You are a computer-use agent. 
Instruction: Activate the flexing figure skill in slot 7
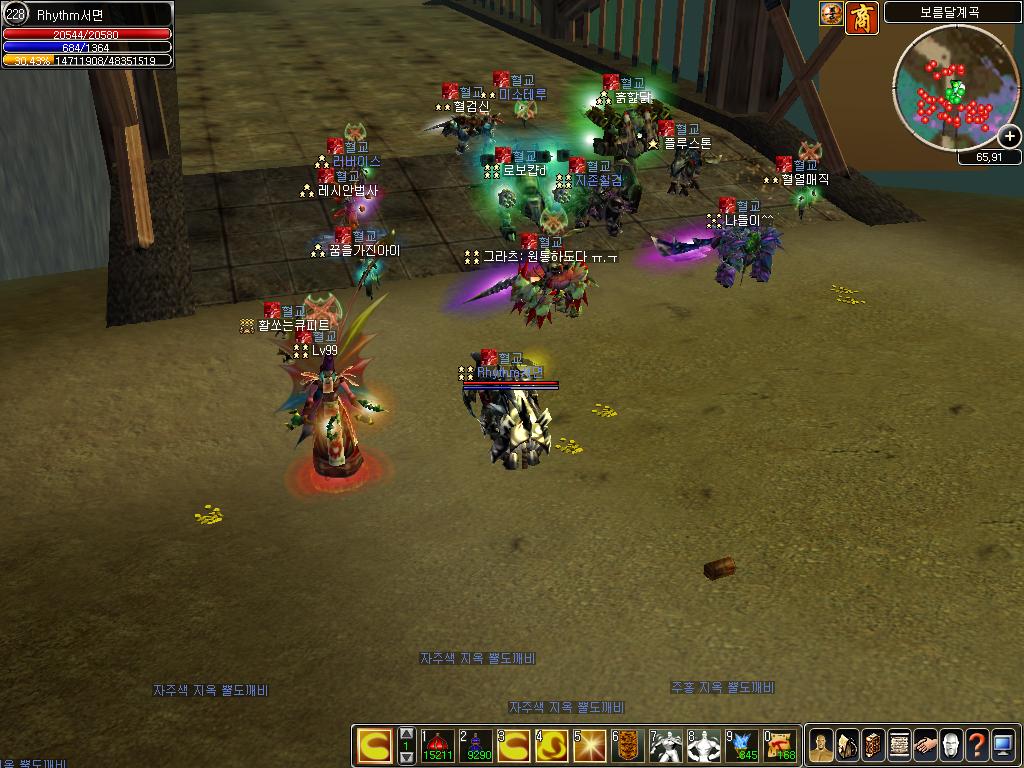[x=666, y=746]
